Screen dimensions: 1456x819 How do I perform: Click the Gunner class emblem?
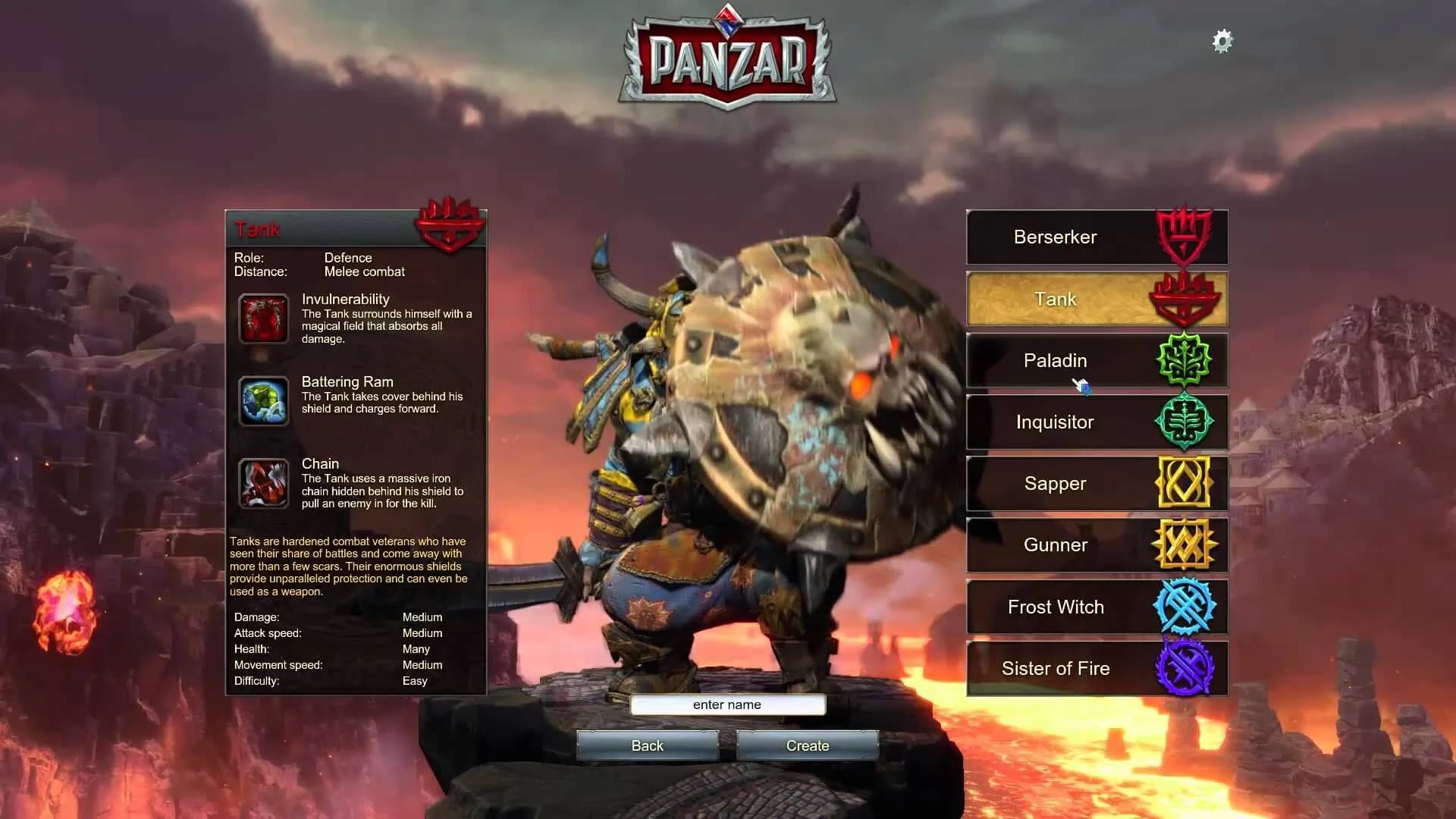click(1184, 544)
